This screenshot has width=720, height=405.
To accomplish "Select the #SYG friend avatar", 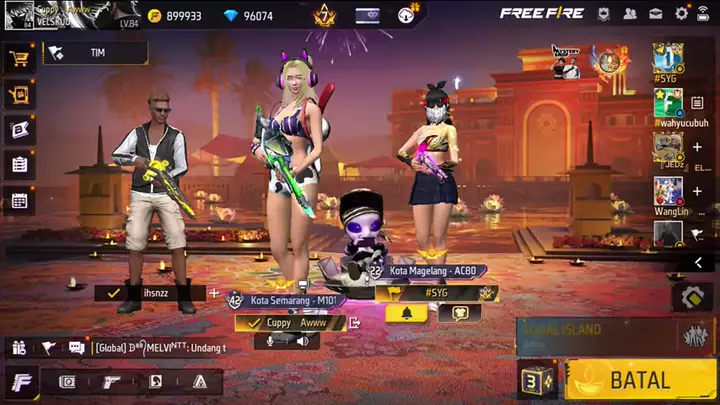I will pyautogui.click(x=668, y=56).
